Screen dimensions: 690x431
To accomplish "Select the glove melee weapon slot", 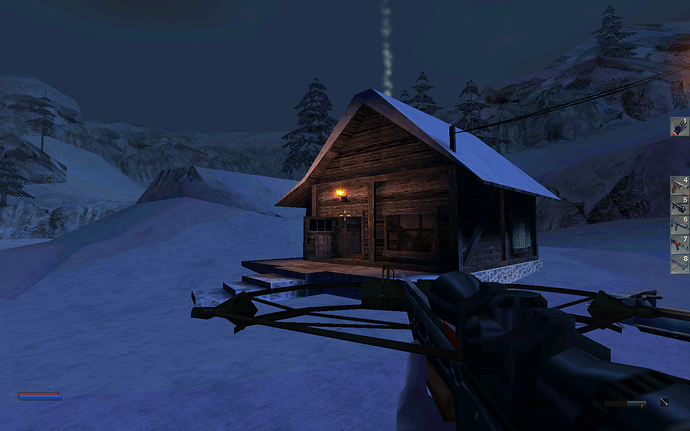I will click(680, 126).
